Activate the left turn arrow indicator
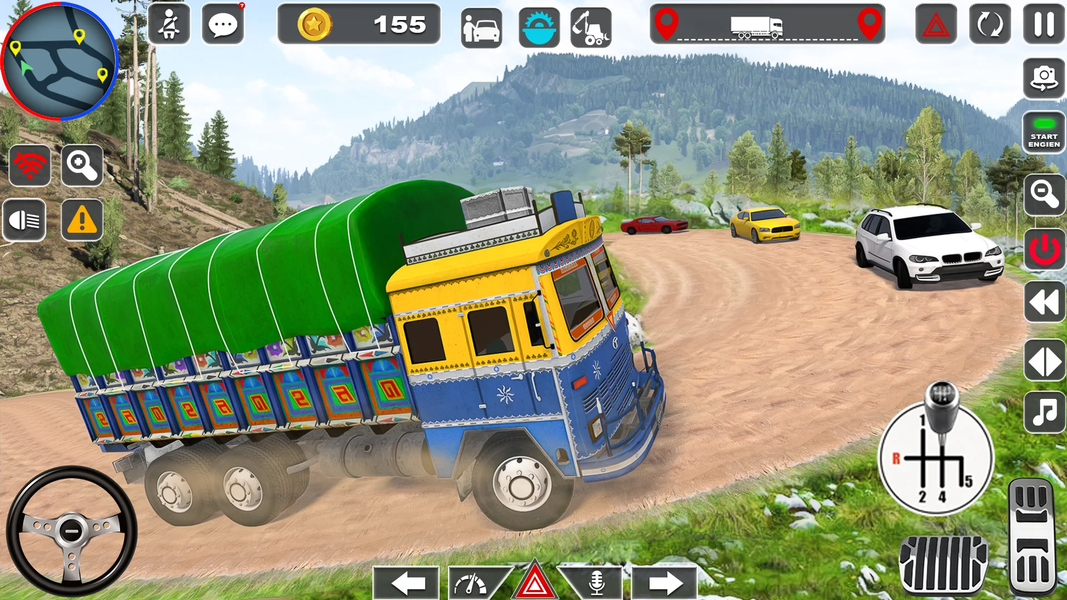The width and height of the screenshot is (1067, 600). click(x=405, y=582)
